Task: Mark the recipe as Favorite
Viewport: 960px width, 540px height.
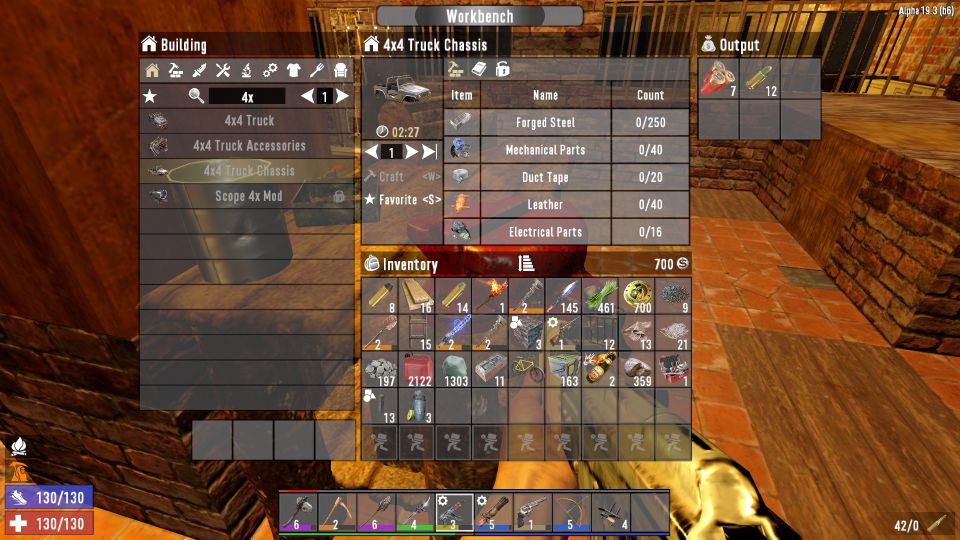Action: pos(401,200)
